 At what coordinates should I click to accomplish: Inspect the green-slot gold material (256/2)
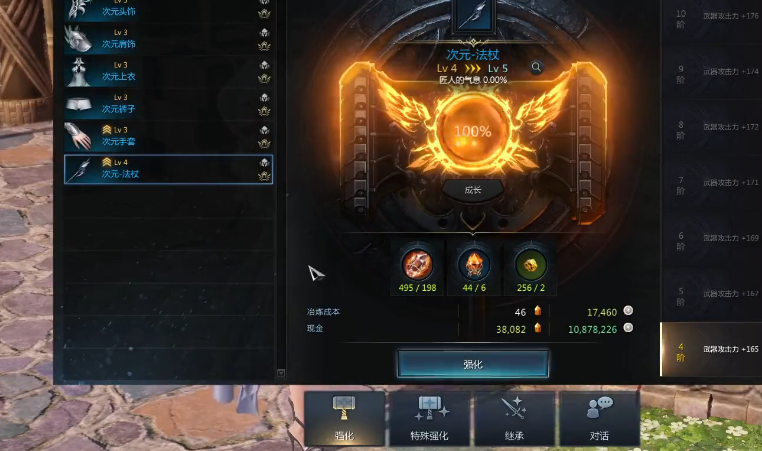point(529,264)
